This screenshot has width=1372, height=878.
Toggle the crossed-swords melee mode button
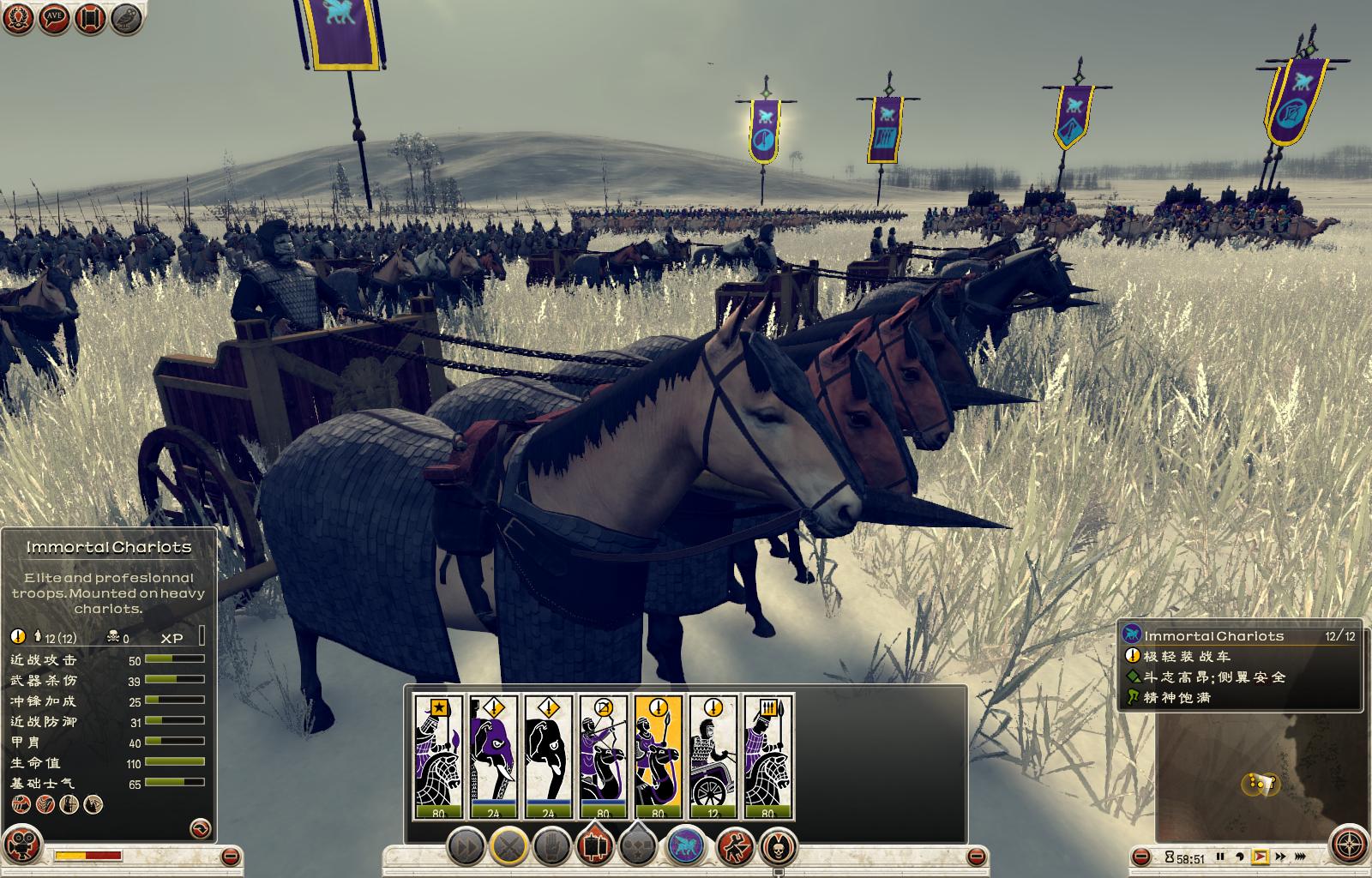tap(509, 847)
